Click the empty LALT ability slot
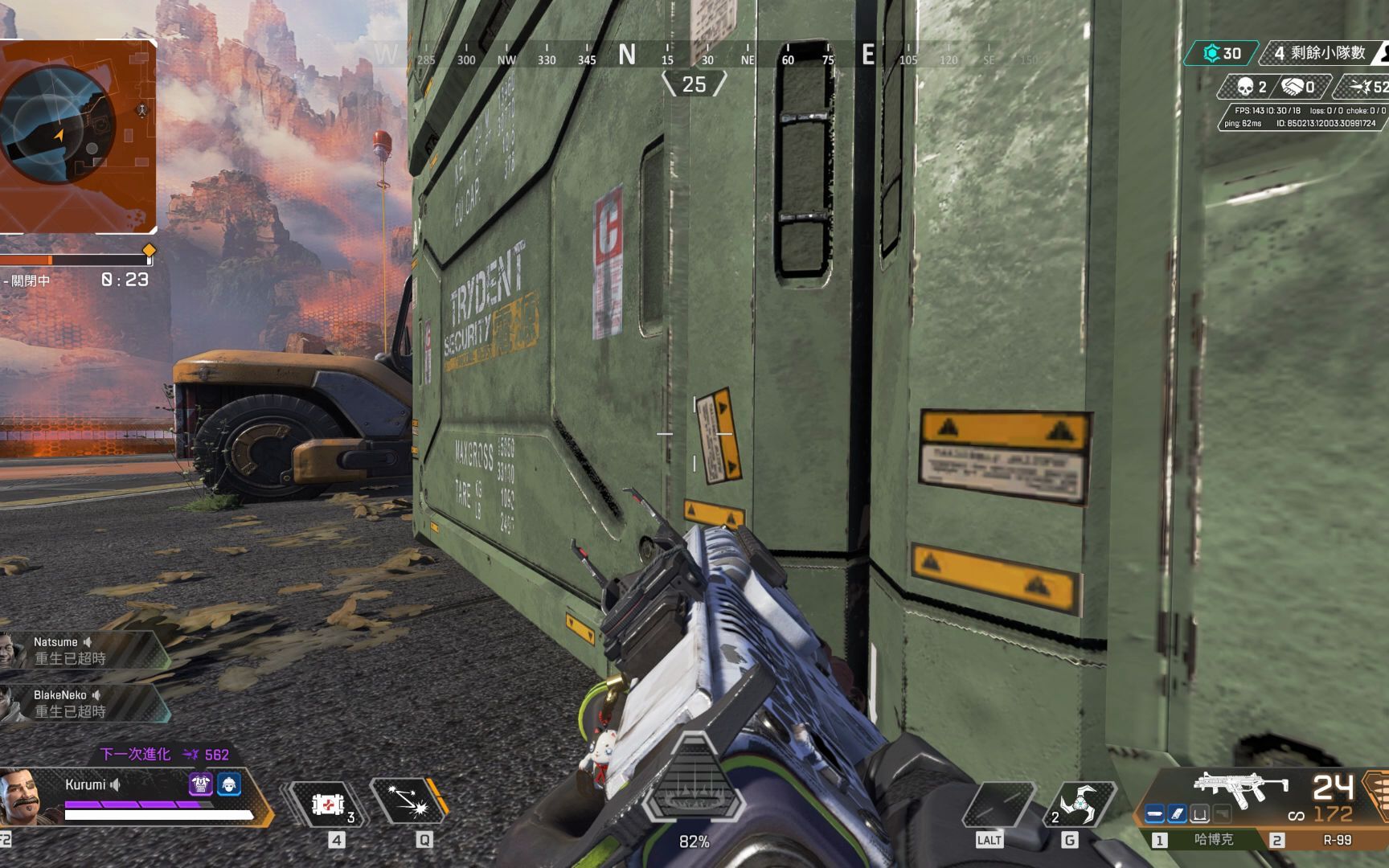1389x868 pixels. (x=997, y=804)
